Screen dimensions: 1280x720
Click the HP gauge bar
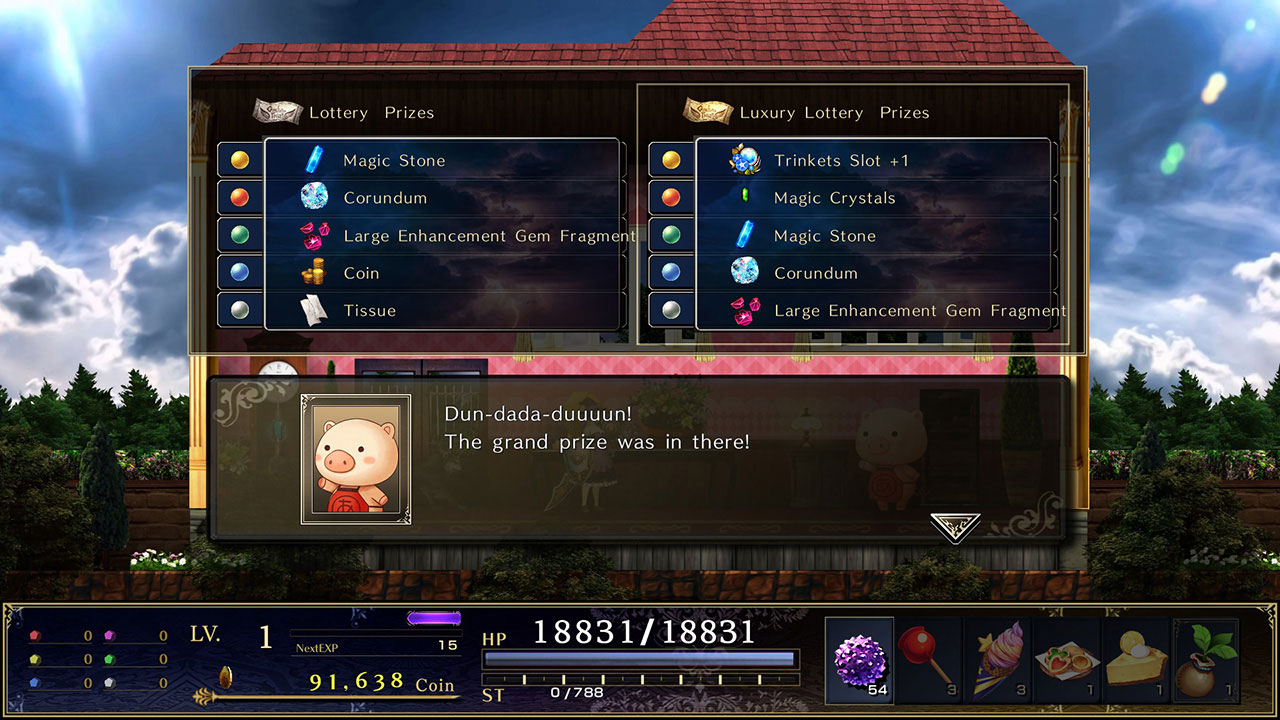[640, 657]
